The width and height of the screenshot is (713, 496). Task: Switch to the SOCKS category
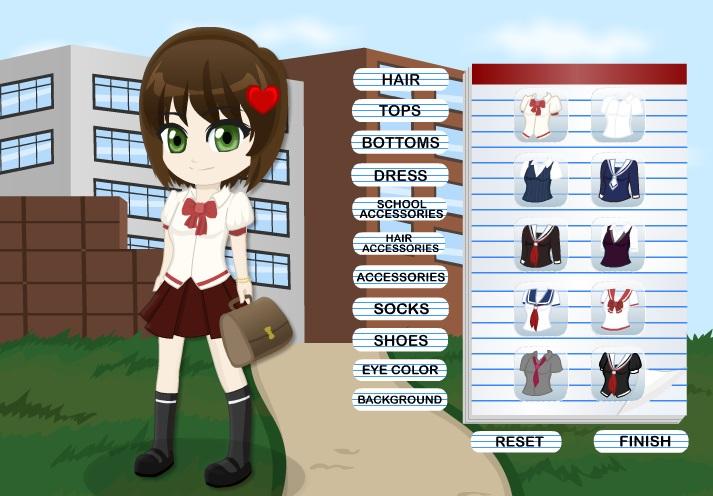click(400, 309)
